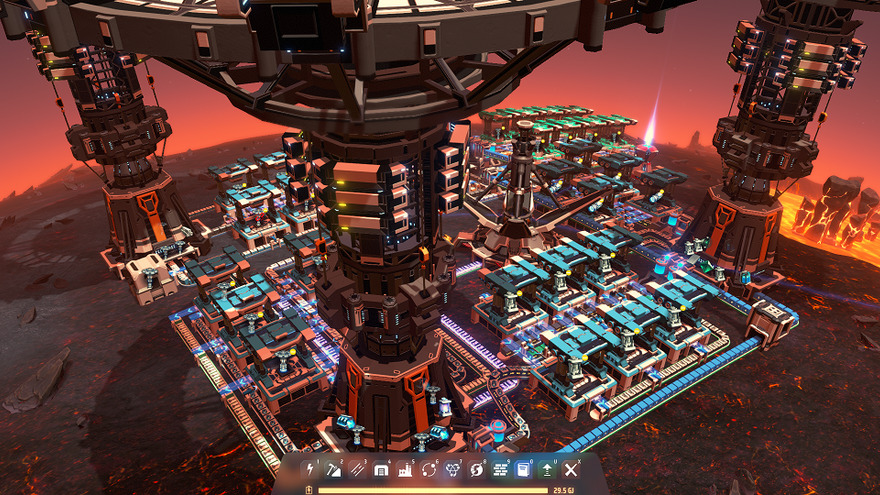
Task: Select the X dismantle tool
Action: click(571, 468)
